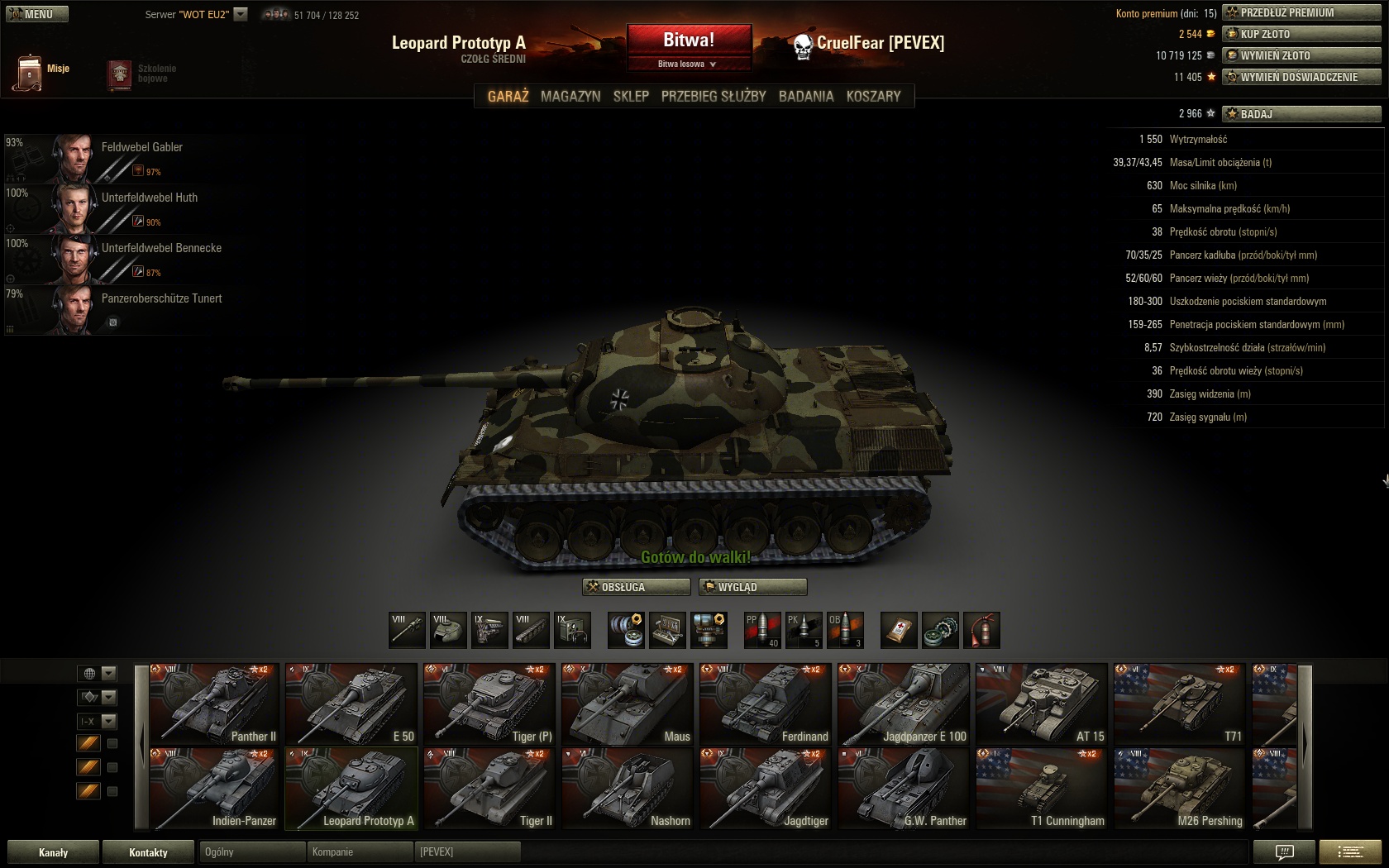This screenshot has height=868, width=1389.
Task: Click the PRZEDŁUŻ PREMIUM button
Action: (1301, 12)
